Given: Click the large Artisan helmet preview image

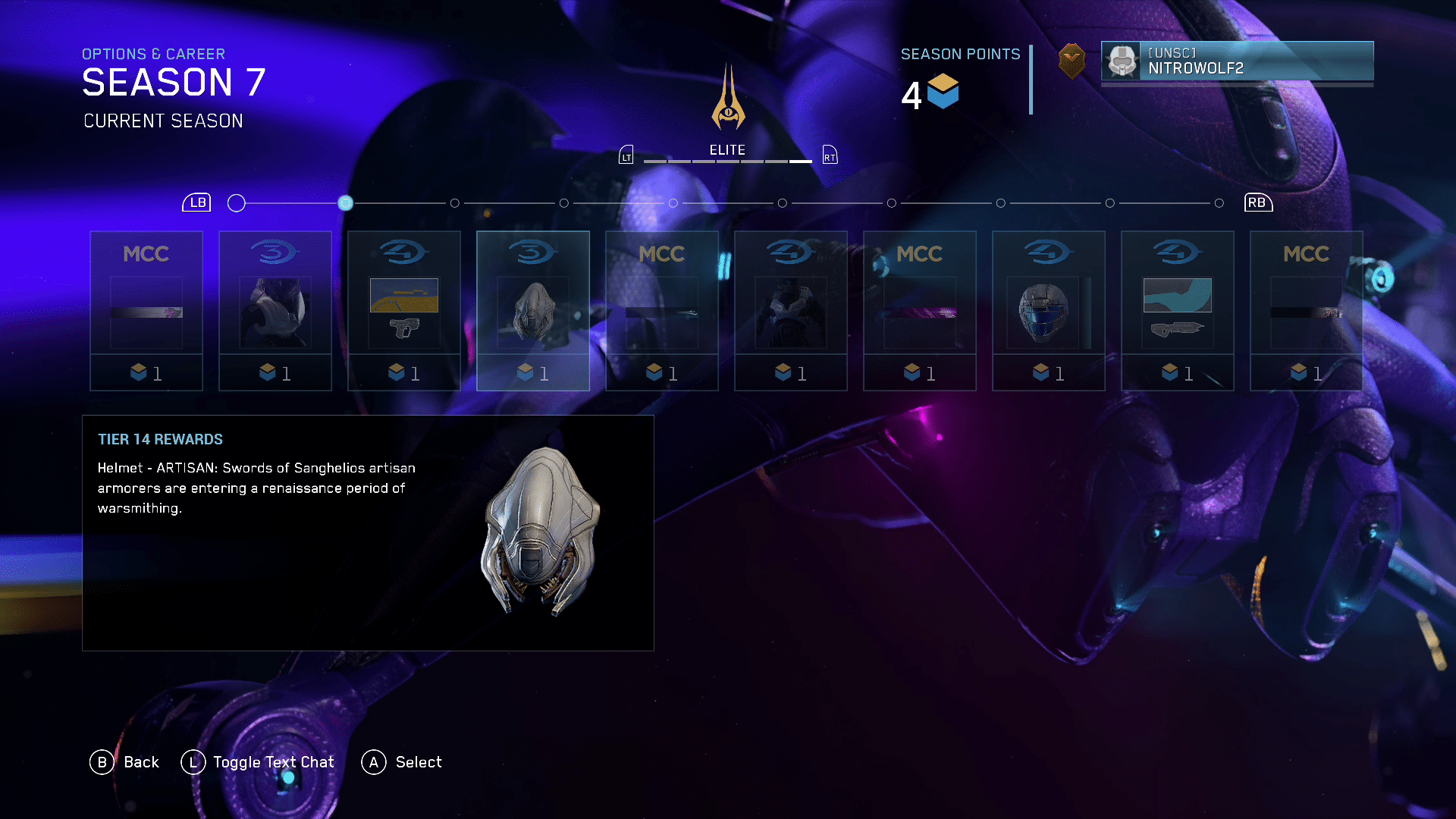Looking at the screenshot, I should click(x=539, y=531).
